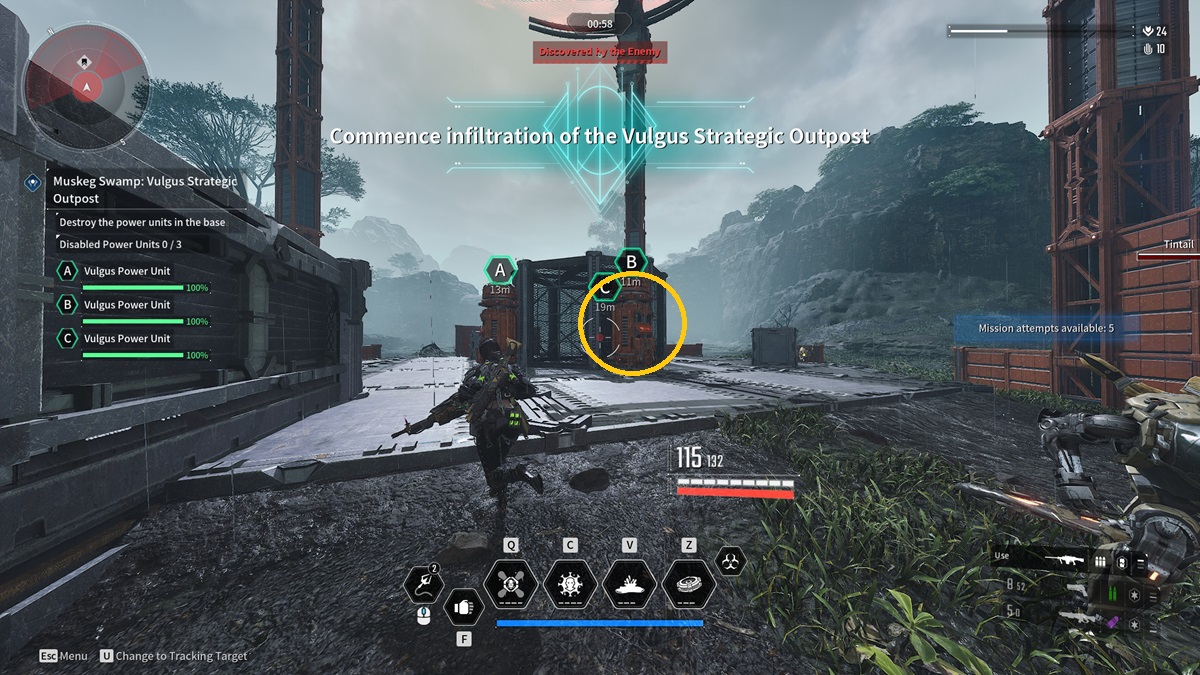
Task: Select Vulgus Power Unit A objective
Action: coord(127,271)
